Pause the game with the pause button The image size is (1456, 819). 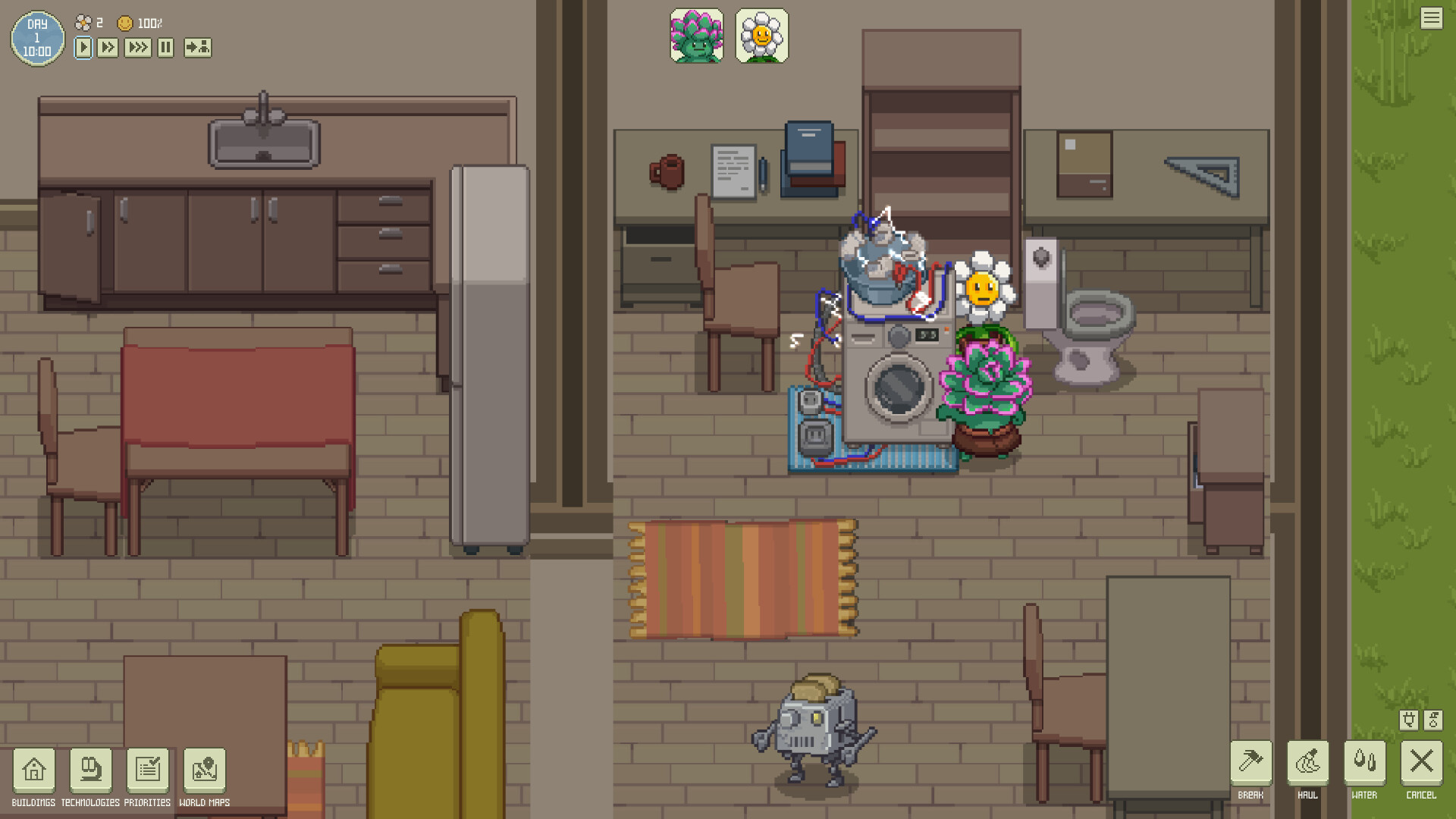165,47
